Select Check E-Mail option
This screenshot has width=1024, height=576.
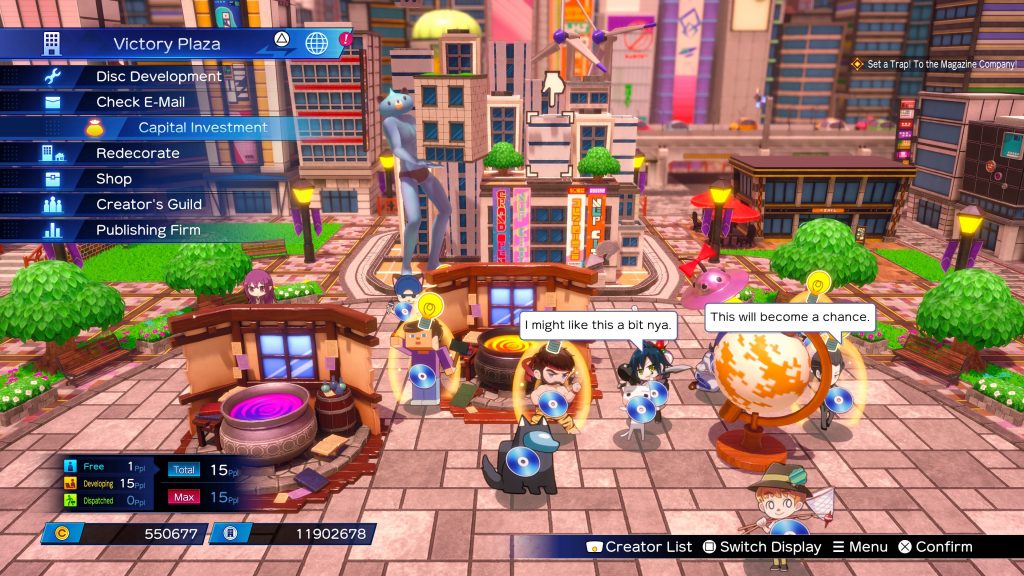click(x=140, y=102)
